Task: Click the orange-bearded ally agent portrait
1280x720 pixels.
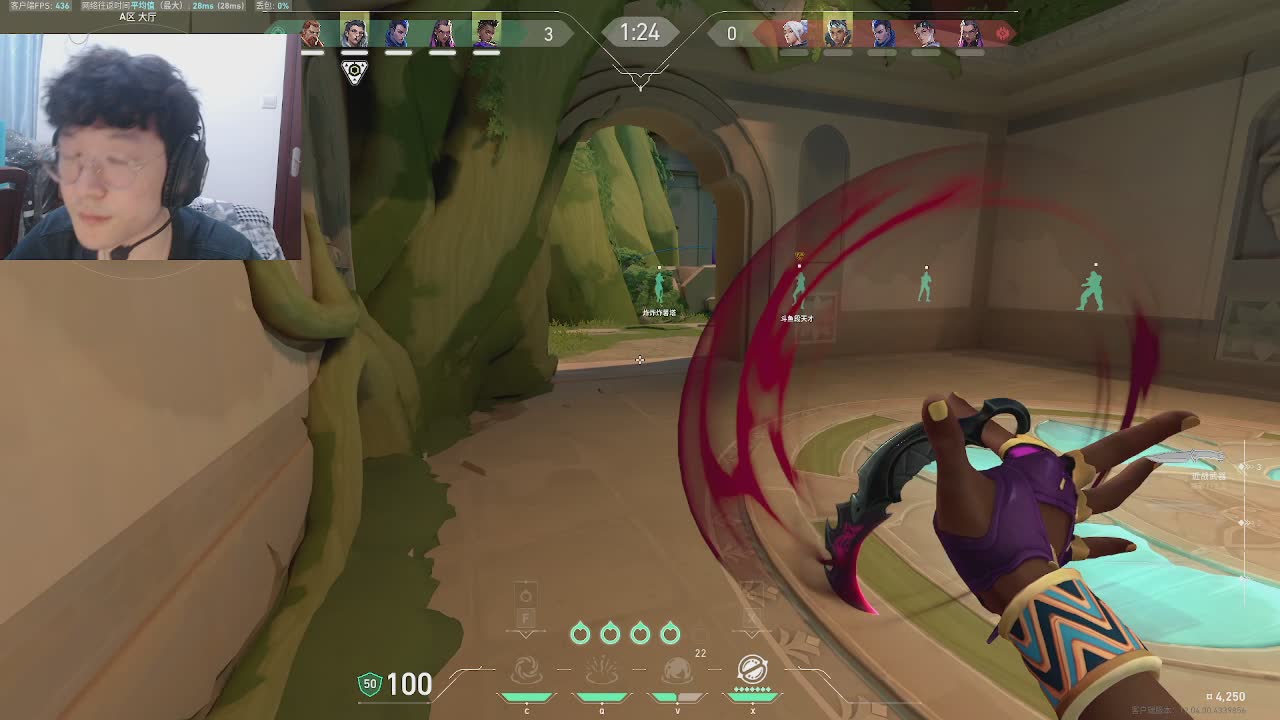Action: point(312,33)
